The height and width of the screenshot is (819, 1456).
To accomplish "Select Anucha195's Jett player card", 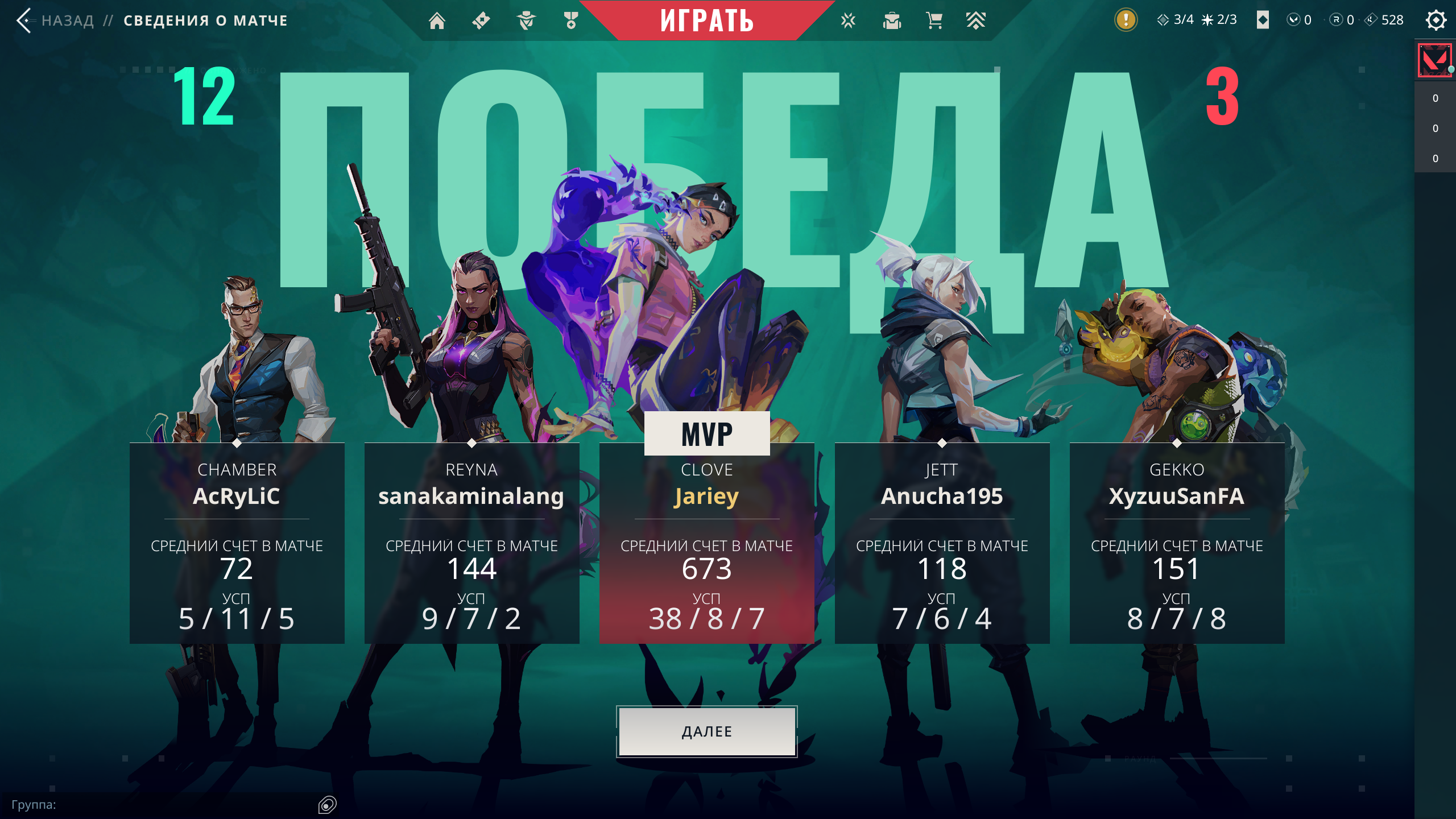I will coord(942,543).
